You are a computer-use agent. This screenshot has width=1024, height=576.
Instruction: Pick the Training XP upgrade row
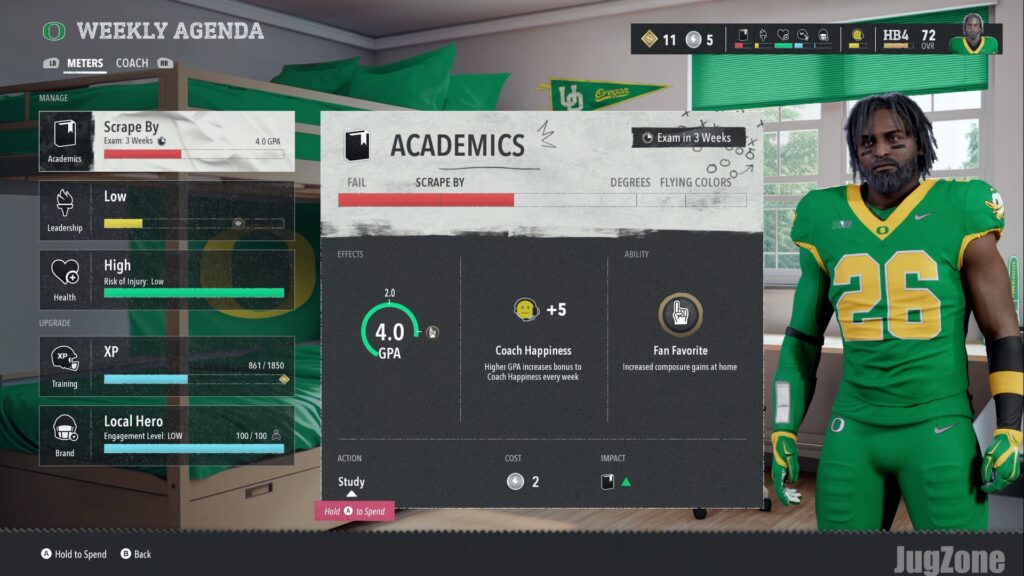(166, 366)
